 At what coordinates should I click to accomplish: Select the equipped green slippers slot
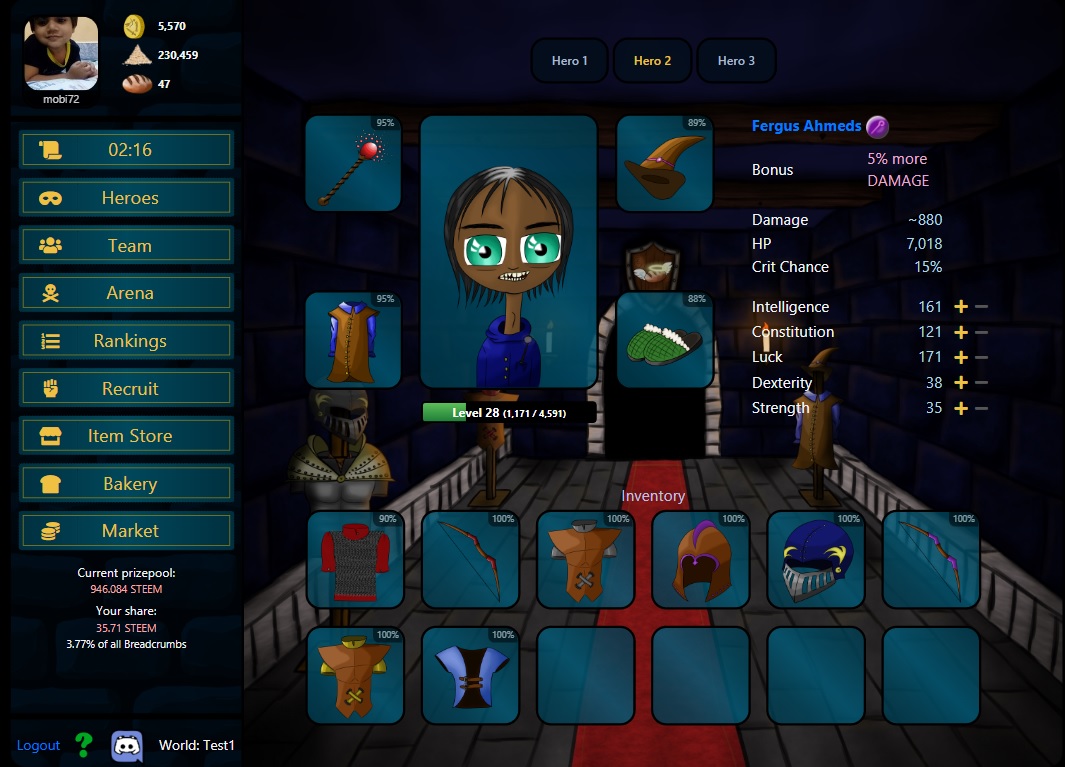(x=665, y=341)
